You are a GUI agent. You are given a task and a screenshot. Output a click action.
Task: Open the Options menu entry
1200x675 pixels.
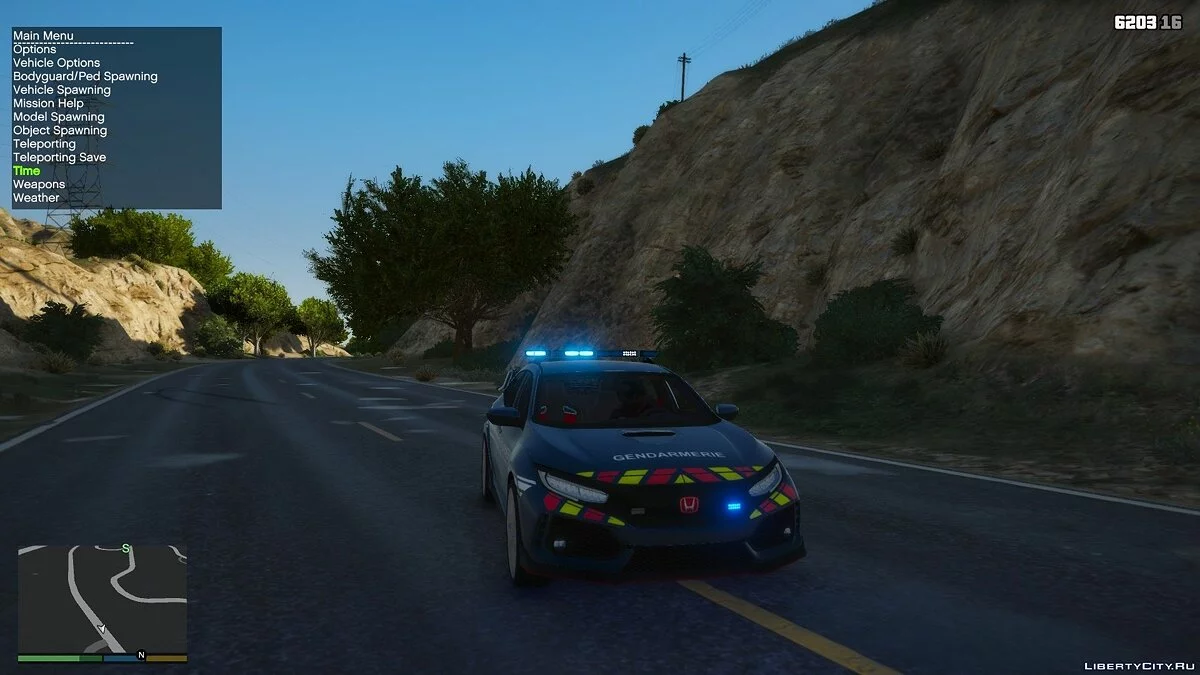pyautogui.click(x=35, y=50)
